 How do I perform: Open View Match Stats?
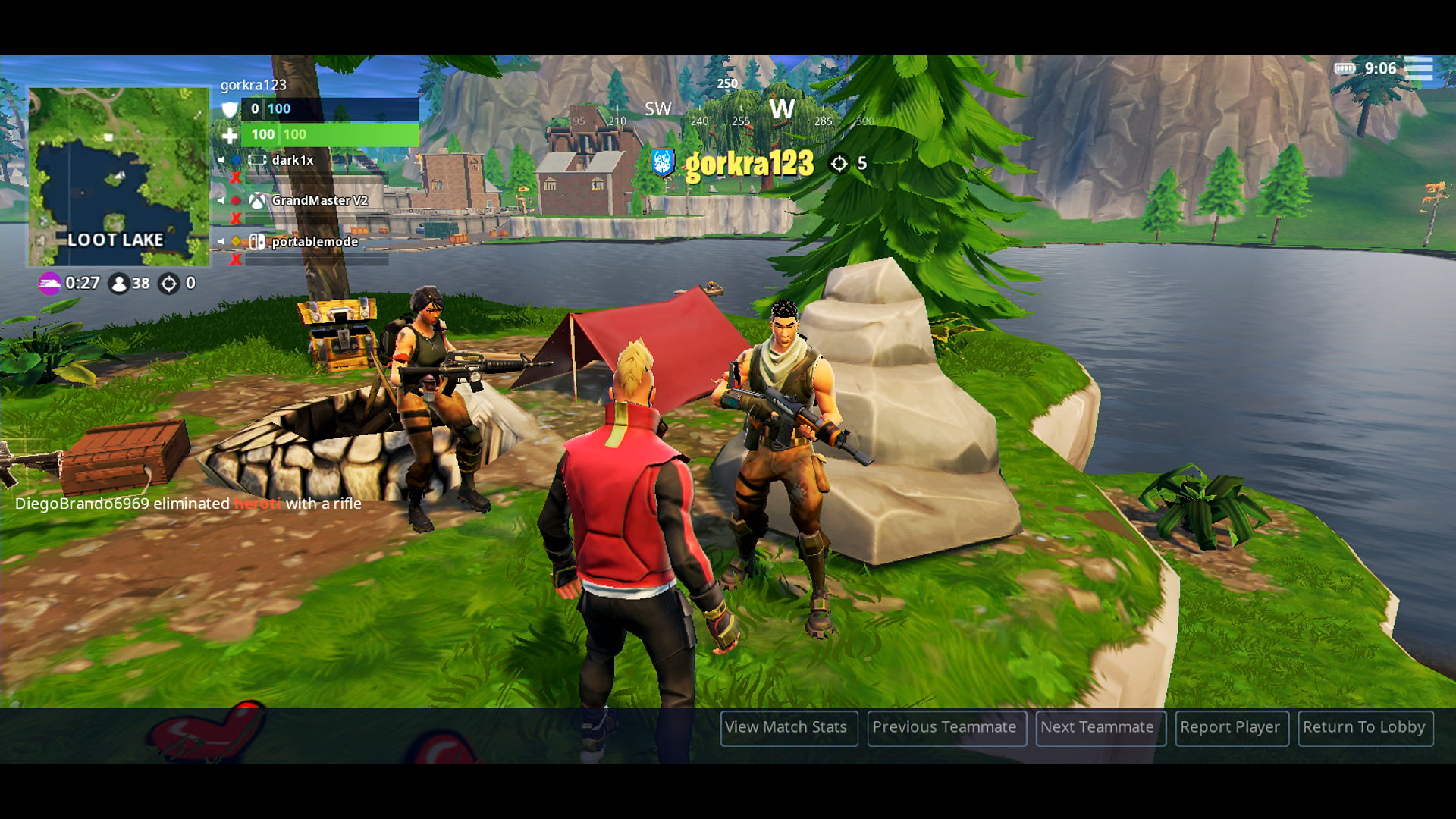click(x=788, y=727)
